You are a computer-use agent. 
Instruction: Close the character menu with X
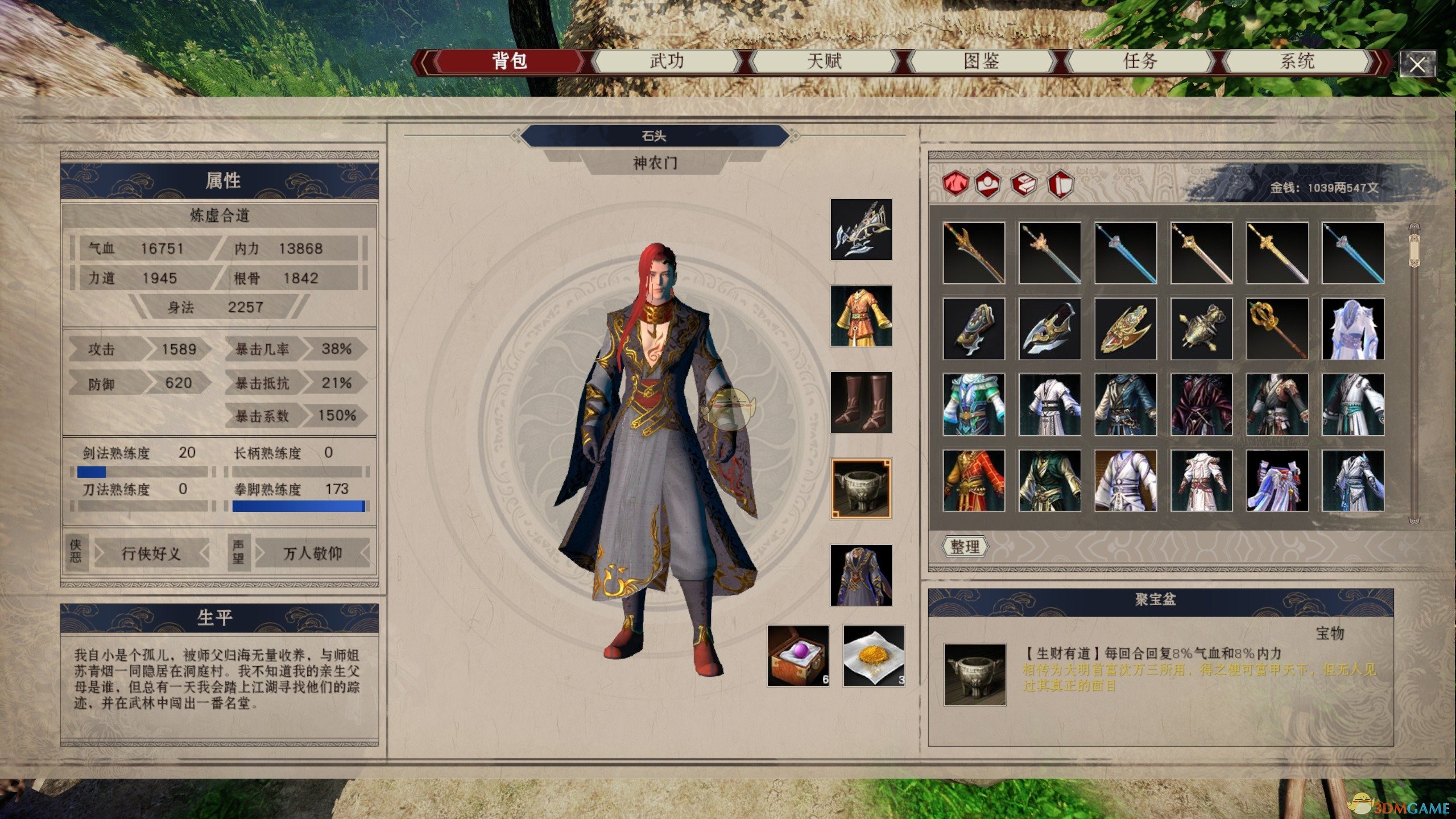coord(1417,65)
